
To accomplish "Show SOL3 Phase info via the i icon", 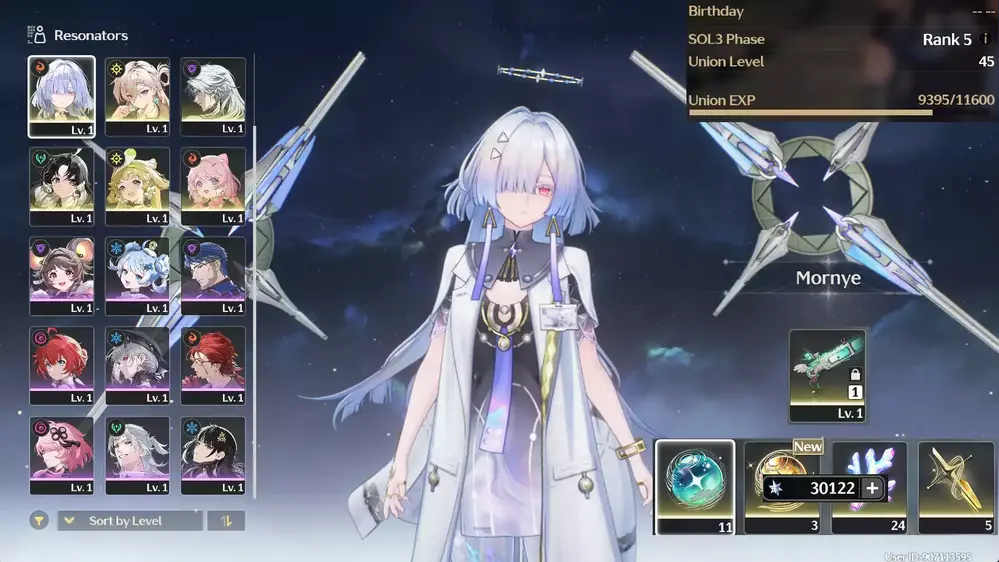I will tap(985, 39).
